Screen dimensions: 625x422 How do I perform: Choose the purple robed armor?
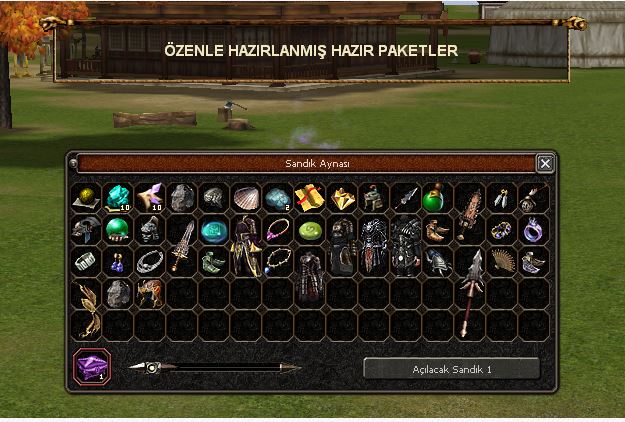click(246, 246)
